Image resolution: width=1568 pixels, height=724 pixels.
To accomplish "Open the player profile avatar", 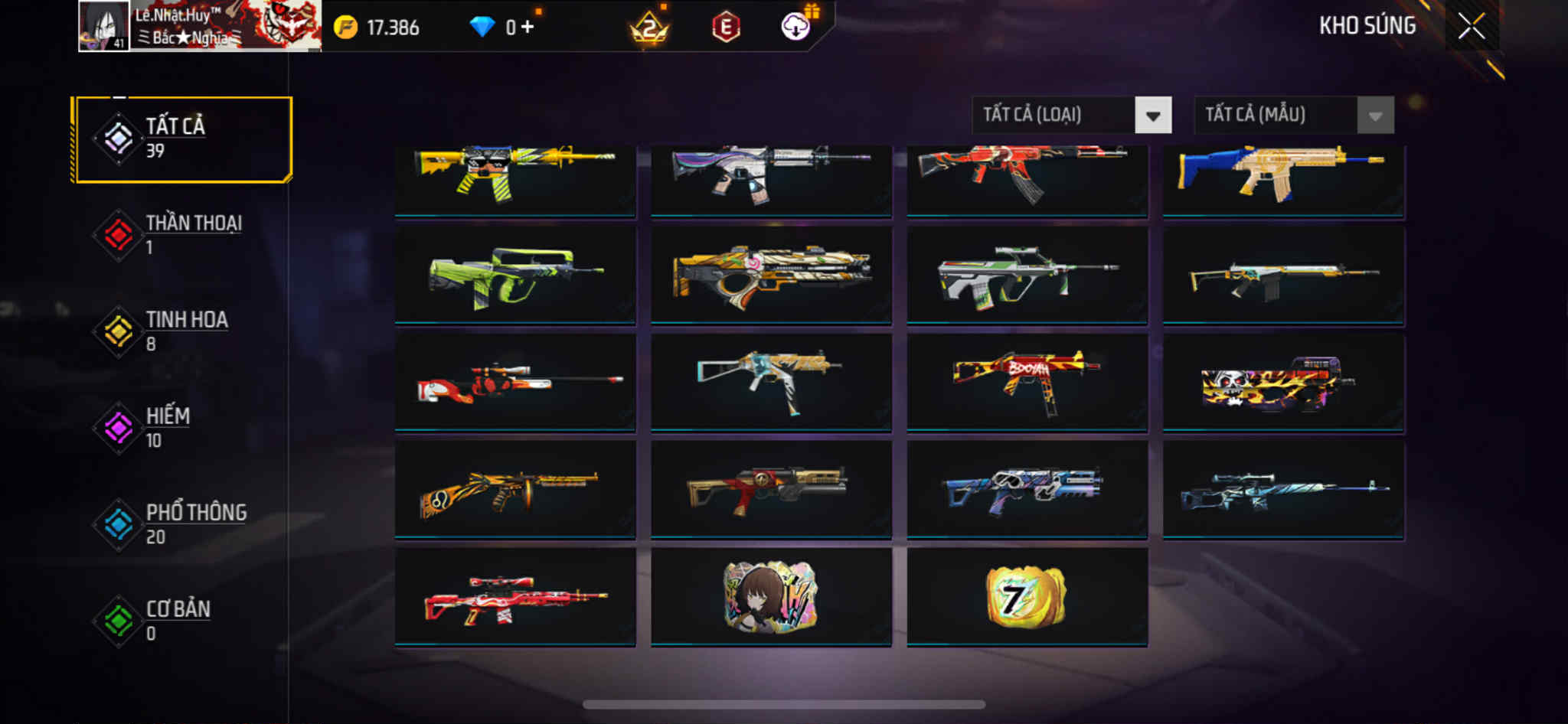I will [104, 26].
